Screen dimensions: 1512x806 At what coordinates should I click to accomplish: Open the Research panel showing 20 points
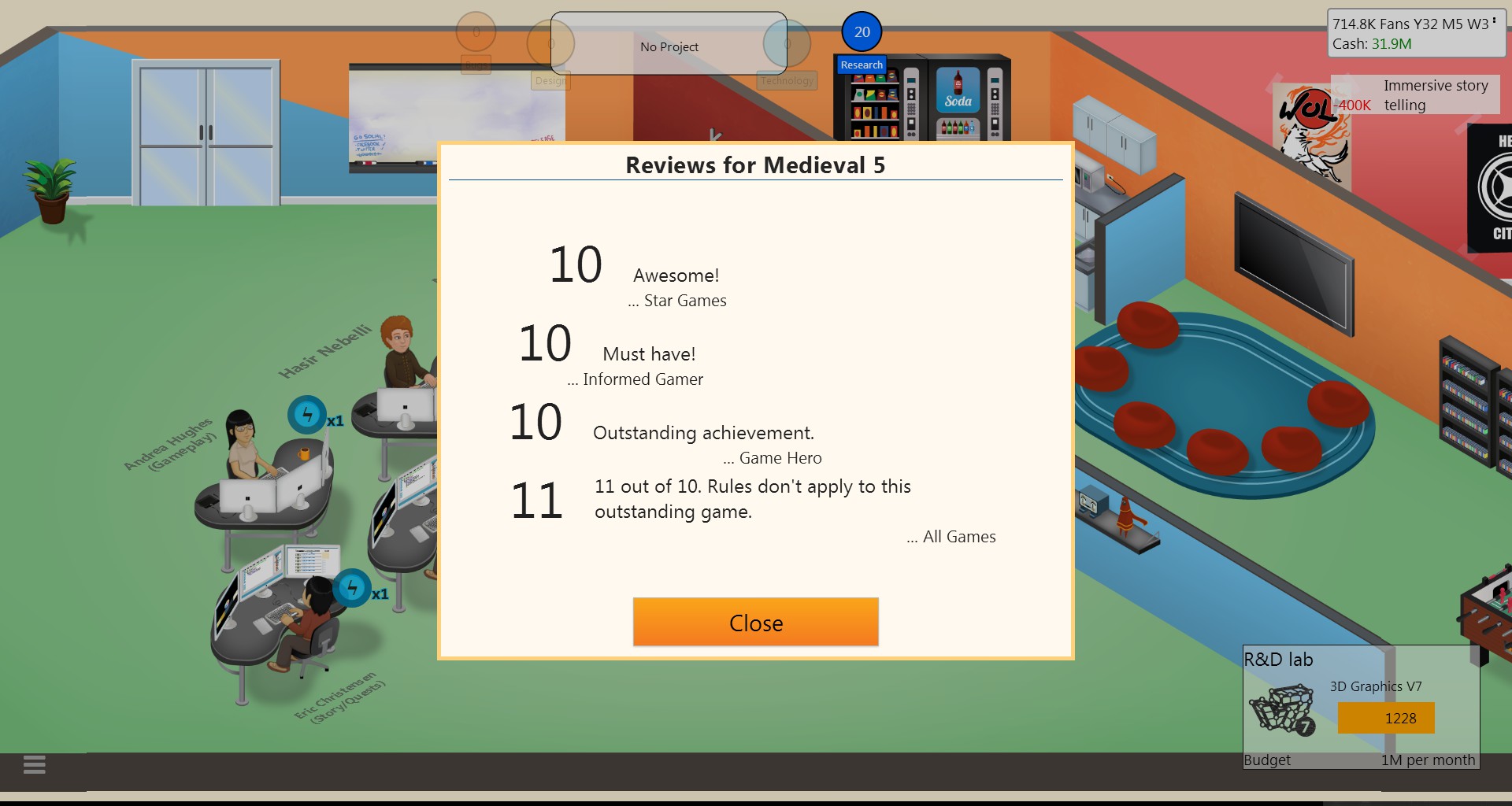(x=862, y=32)
